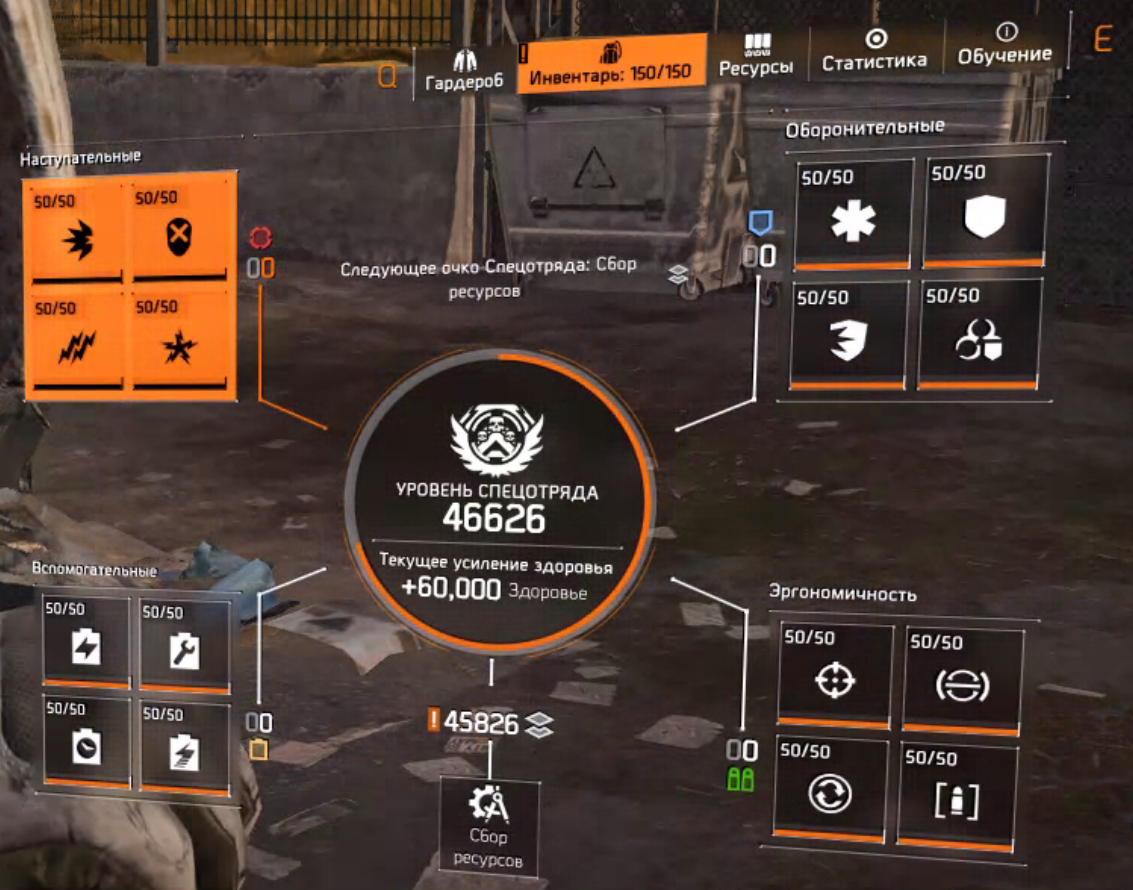Click the biohazard shield defensive tile
This screenshot has height=890, width=1133.
979,334
